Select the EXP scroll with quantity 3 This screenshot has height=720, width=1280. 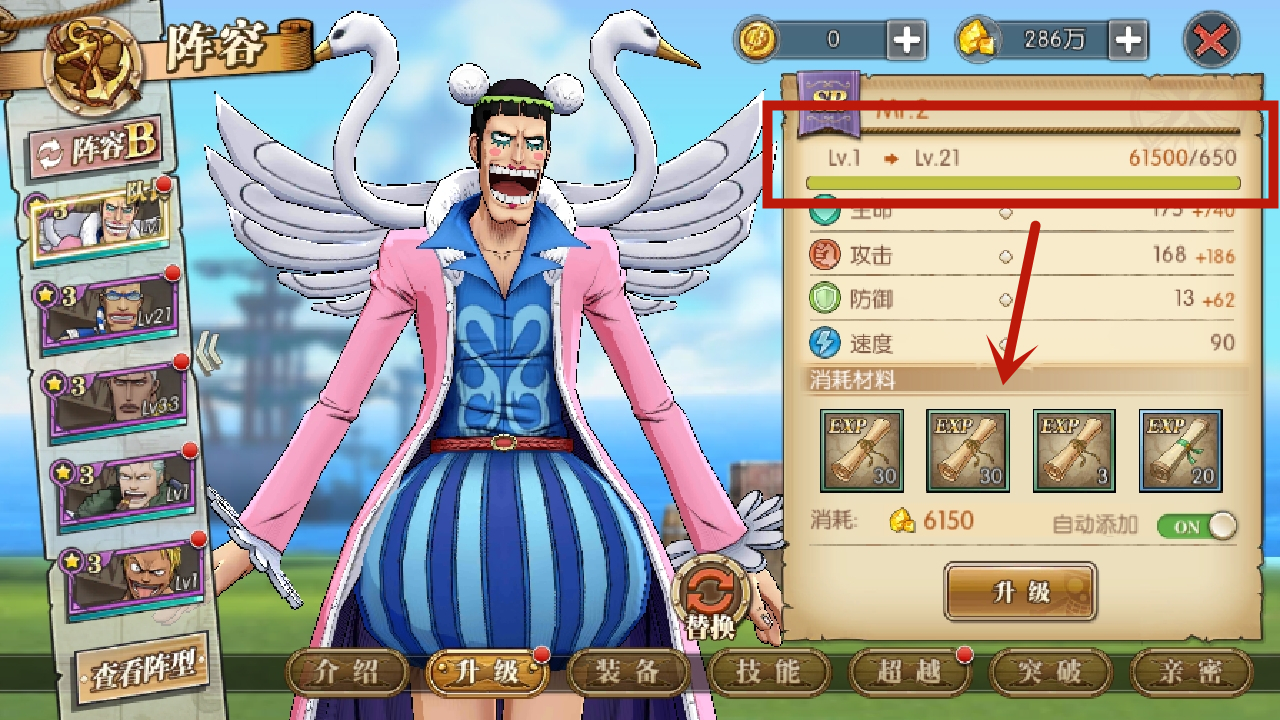coord(1074,451)
